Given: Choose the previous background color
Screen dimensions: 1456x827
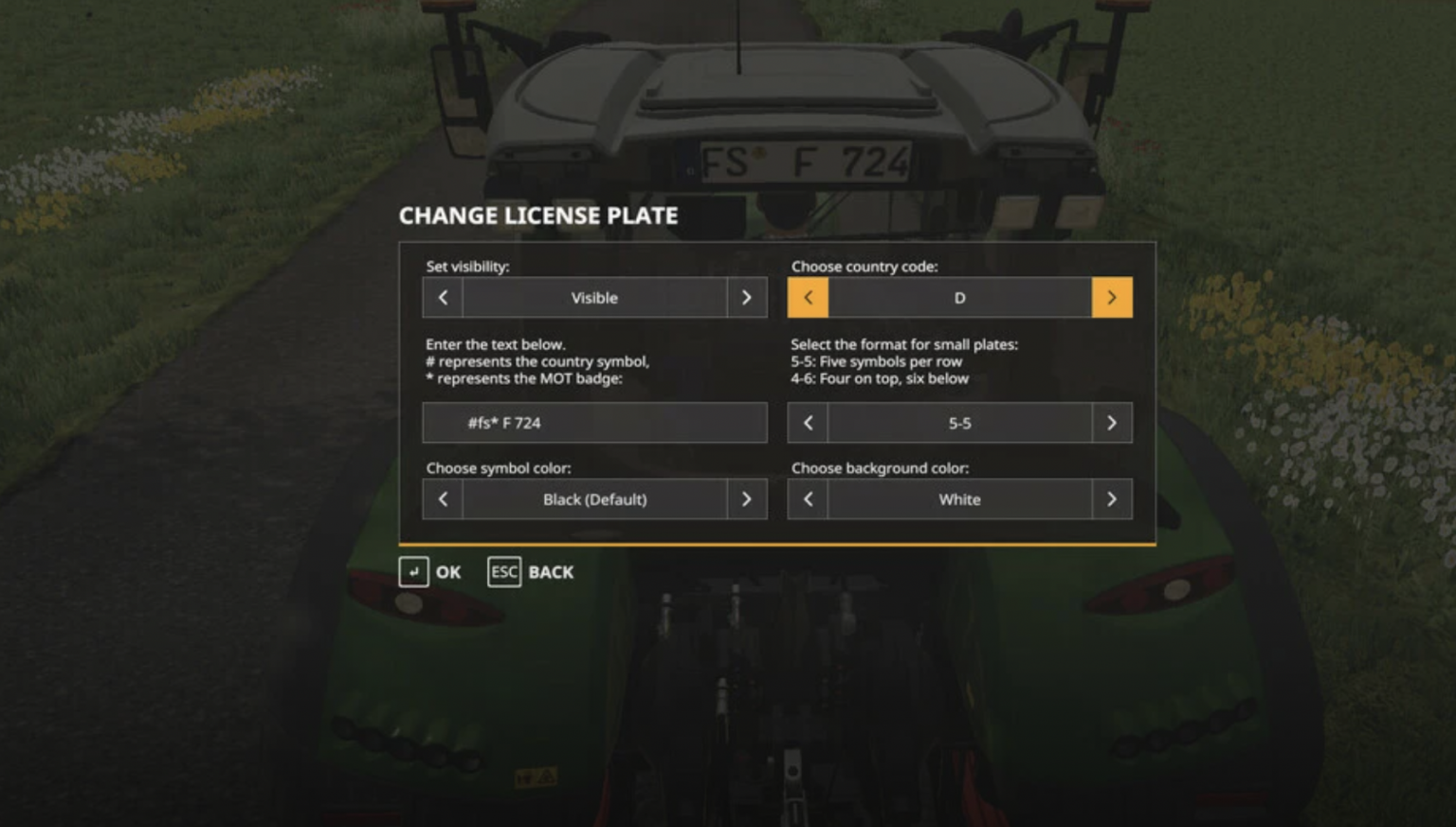Looking at the screenshot, I should [808, 499].
